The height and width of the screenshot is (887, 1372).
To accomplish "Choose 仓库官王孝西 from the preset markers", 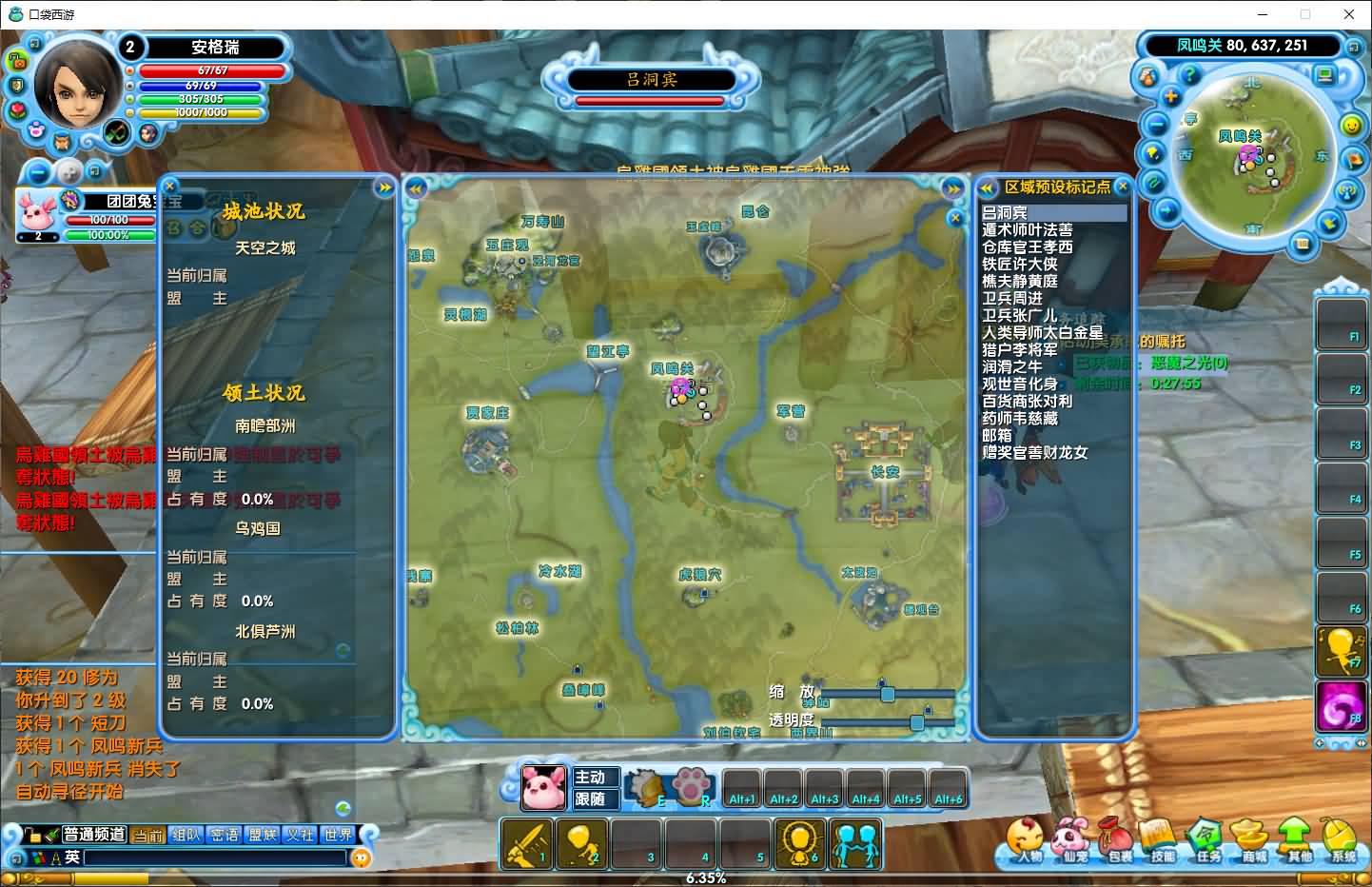I will (1027, 247).
